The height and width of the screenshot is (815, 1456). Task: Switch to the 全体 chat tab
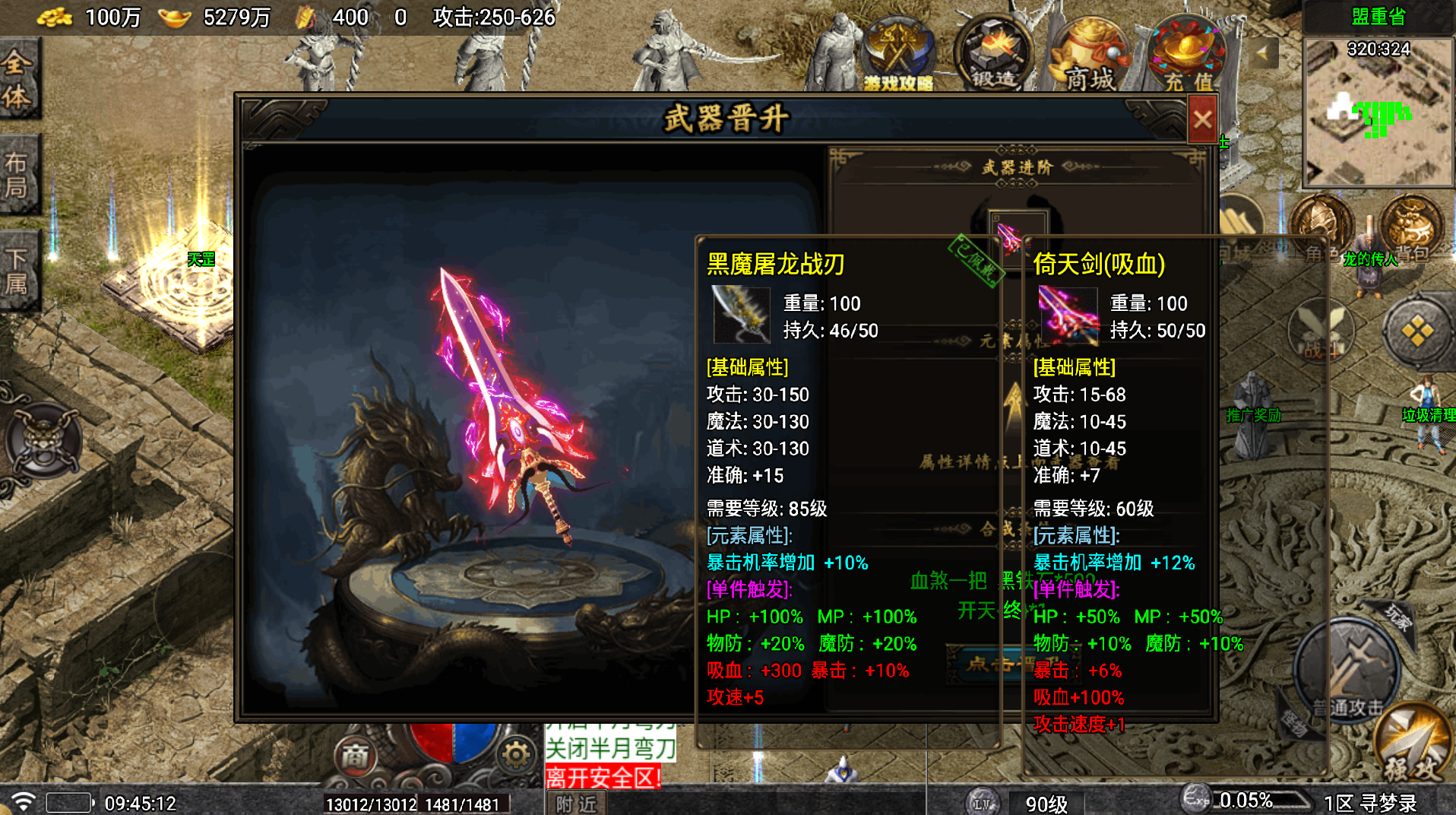coord(21,78)
